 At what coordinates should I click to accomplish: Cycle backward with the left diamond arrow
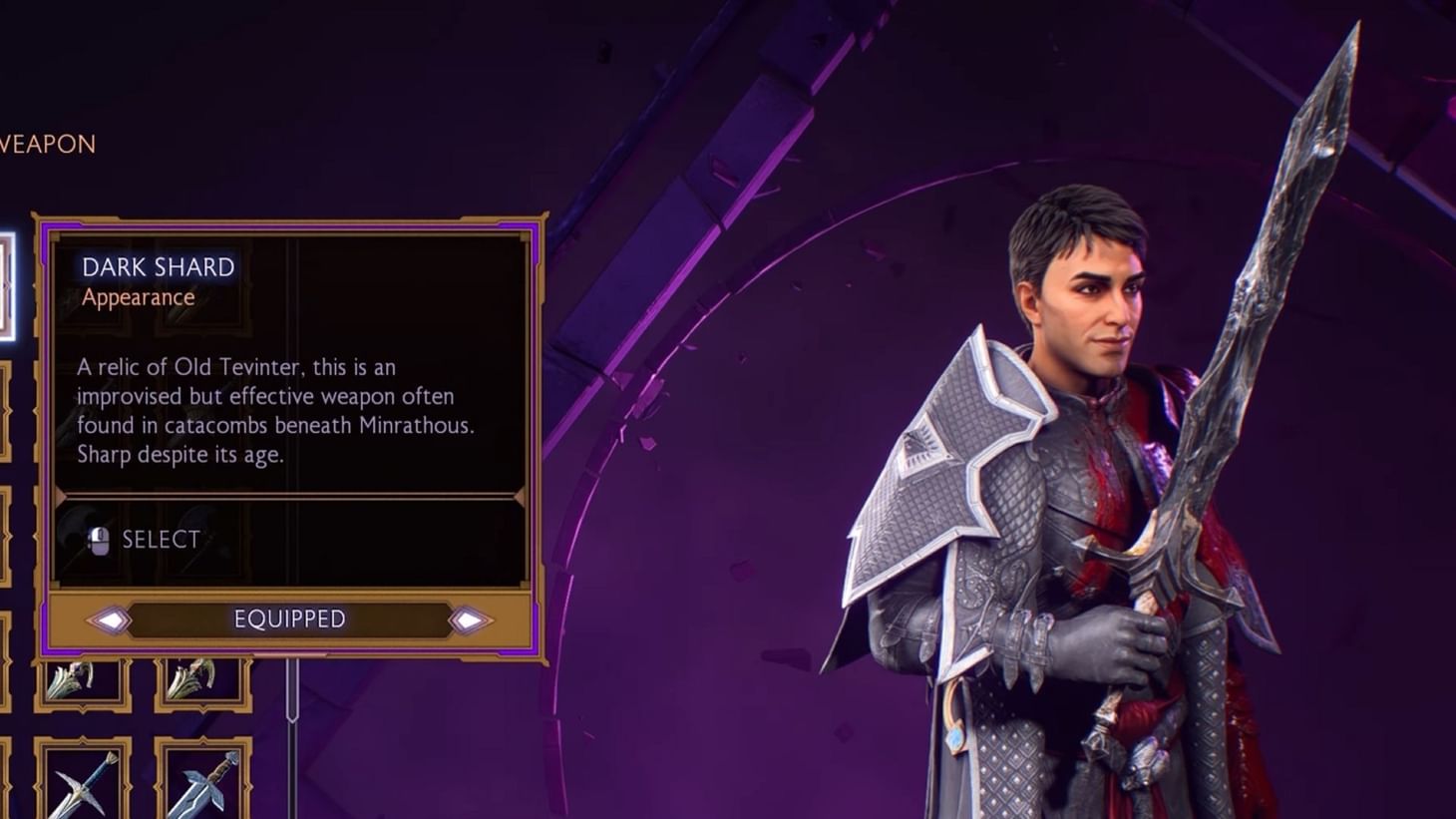tap(110, 618)
